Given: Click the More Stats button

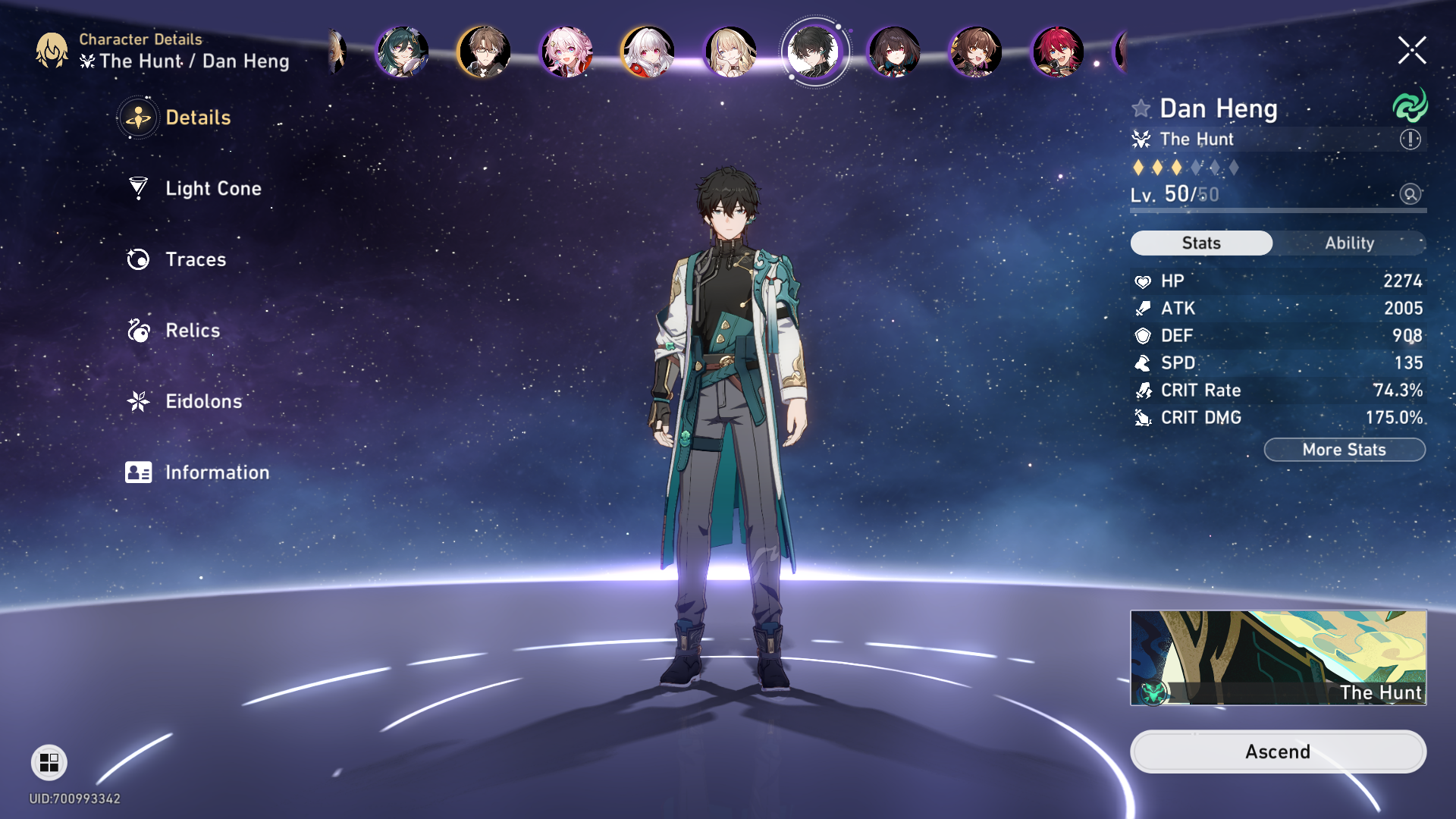Looking at the screenshot, I should click(1344, 450).
